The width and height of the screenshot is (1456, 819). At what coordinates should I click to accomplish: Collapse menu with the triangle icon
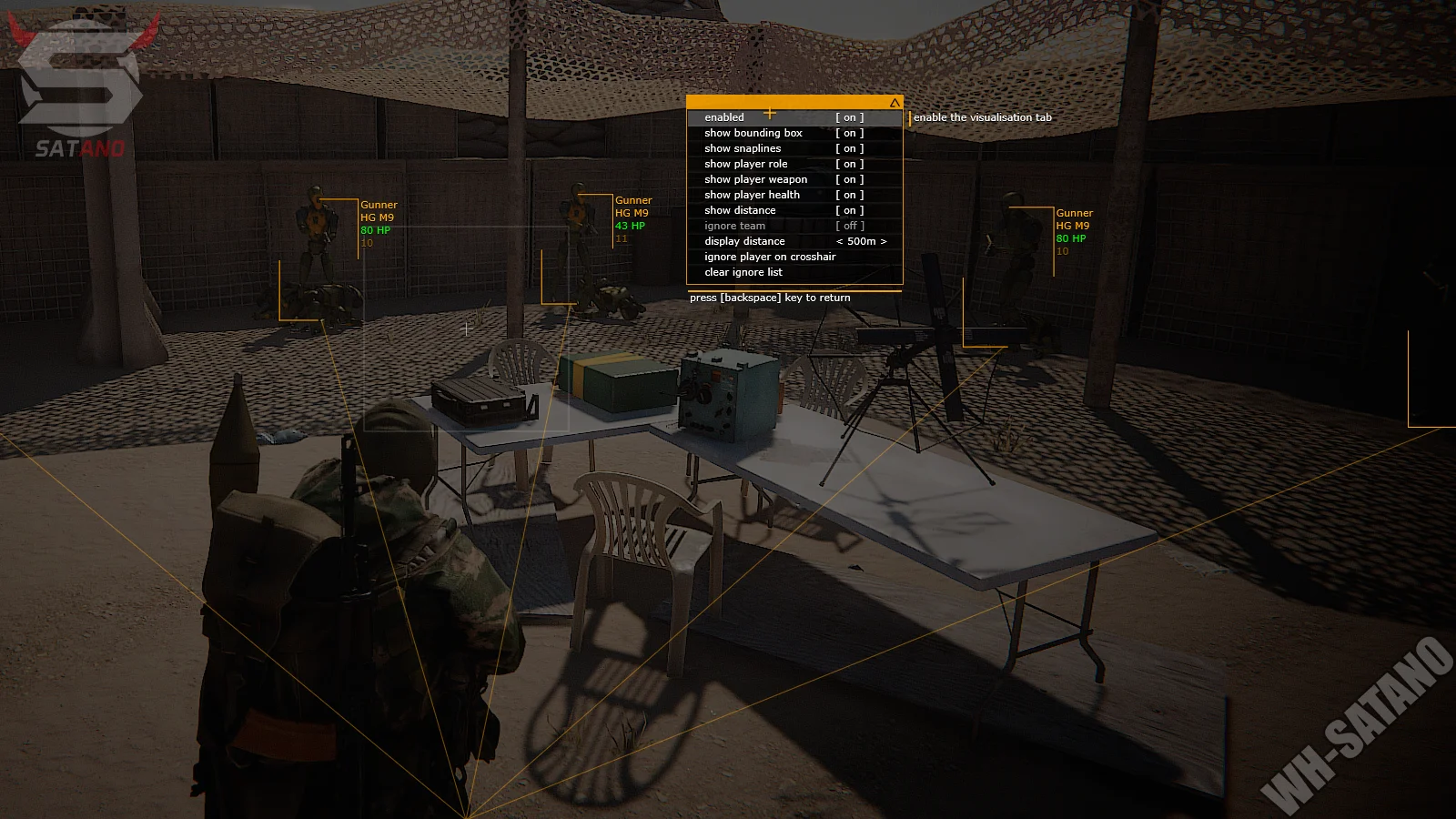pyautogui.click(x=895, y=103)
